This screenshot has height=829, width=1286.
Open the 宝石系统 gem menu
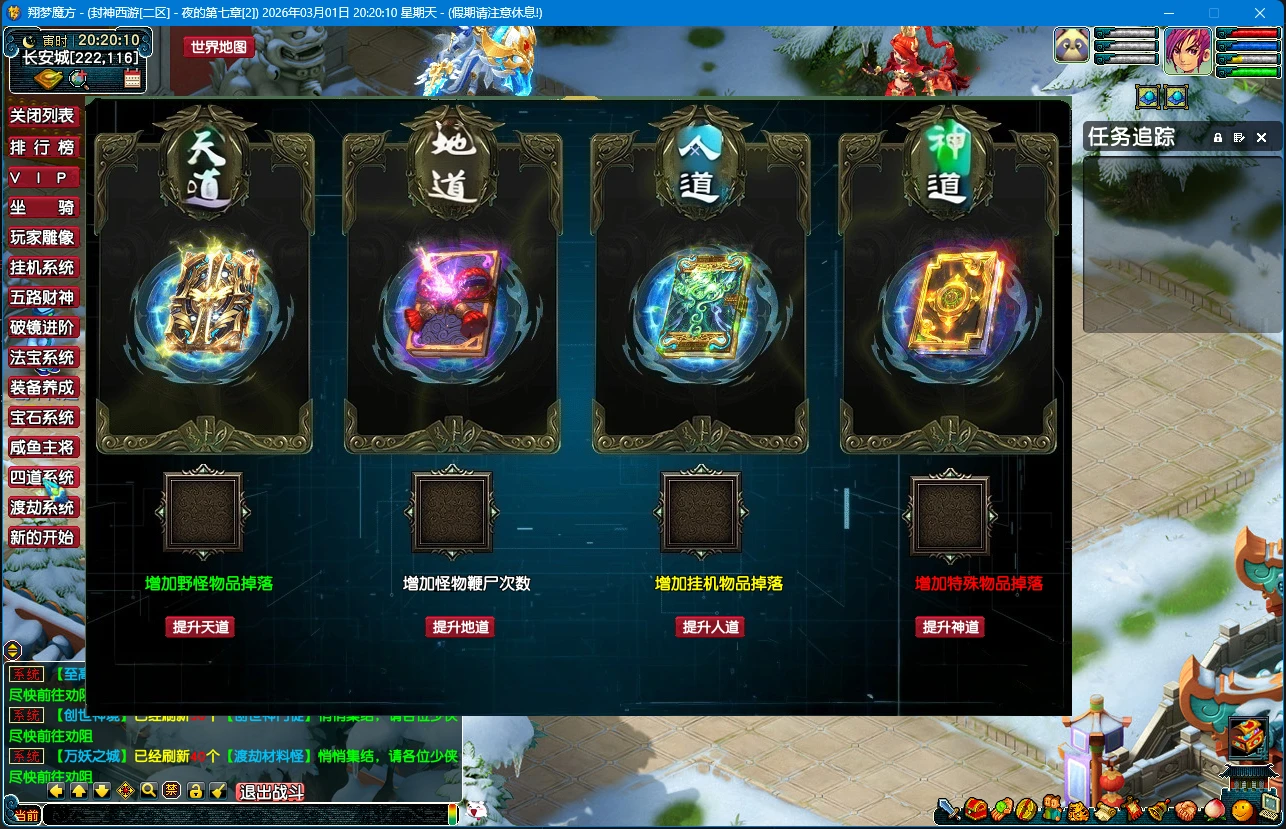(42, 417)
